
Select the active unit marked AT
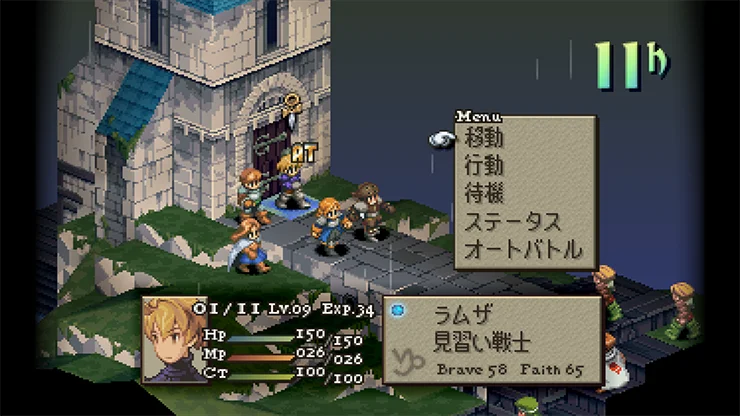pyautogui.click(x=289, y=181)
